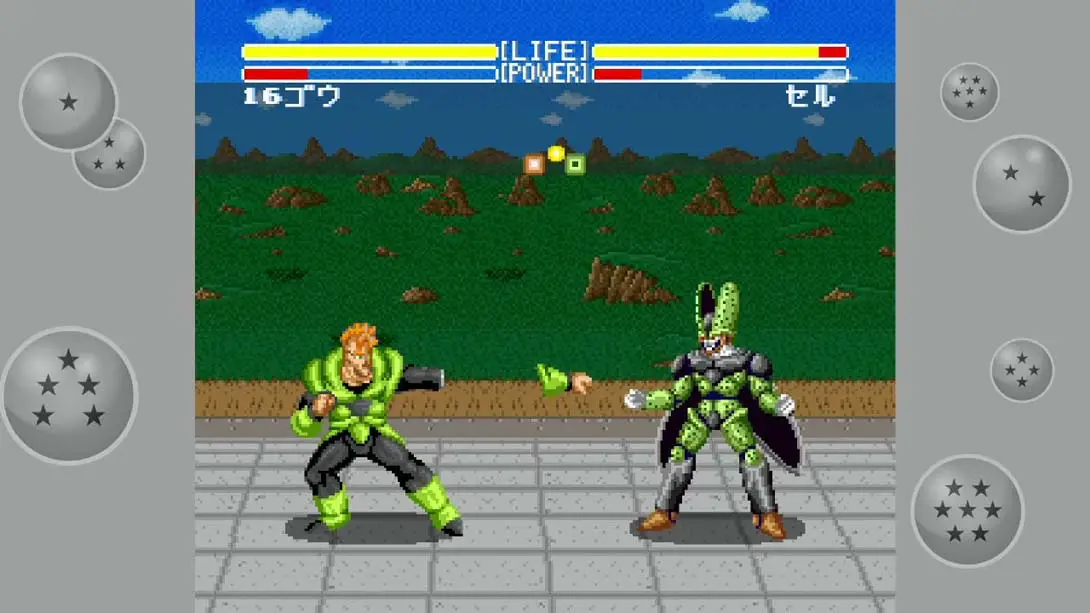Viewport: 1090px width, 613px height.
Task: Hit the five-star Dragon Ball button
Action: point(69,394)
